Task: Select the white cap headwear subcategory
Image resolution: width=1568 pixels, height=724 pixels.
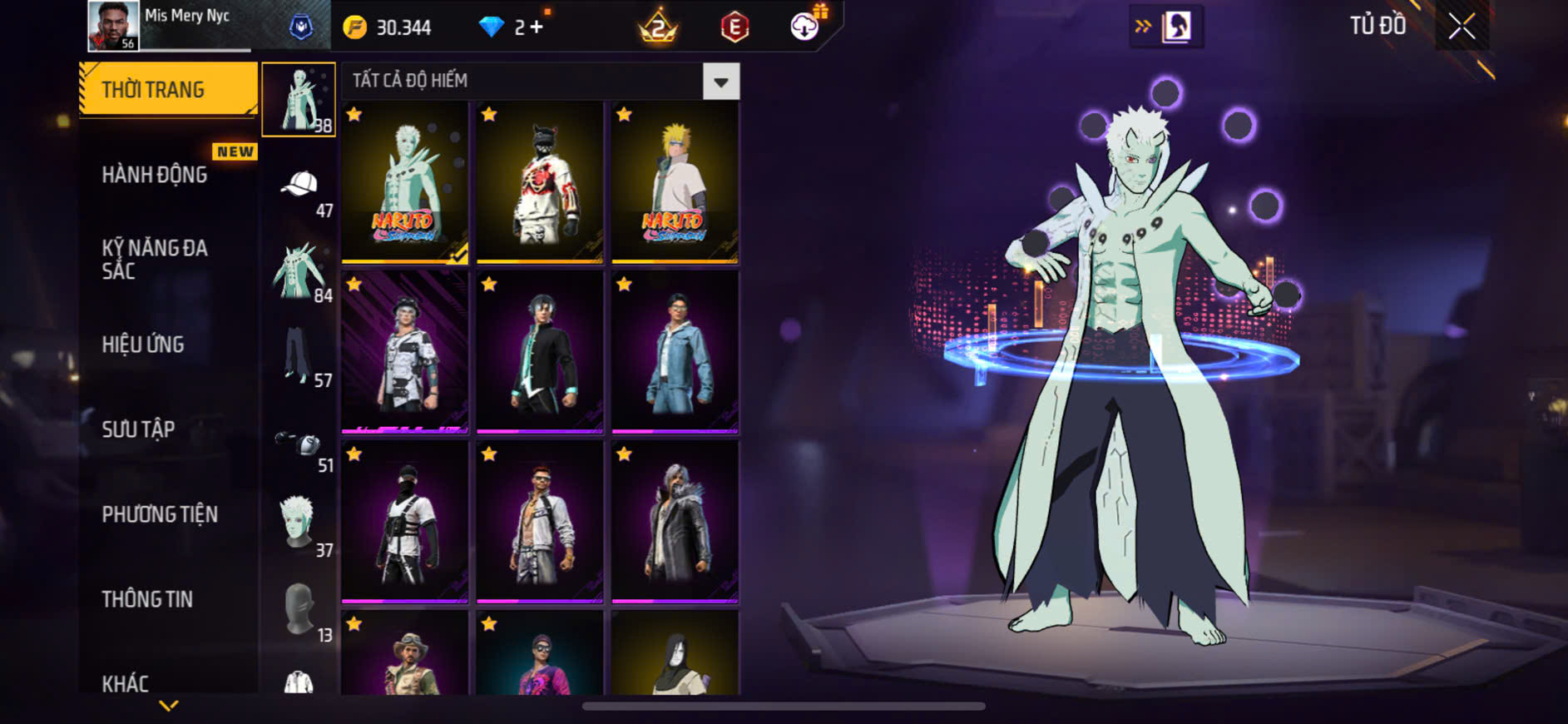Action: [x=299, y=186]
